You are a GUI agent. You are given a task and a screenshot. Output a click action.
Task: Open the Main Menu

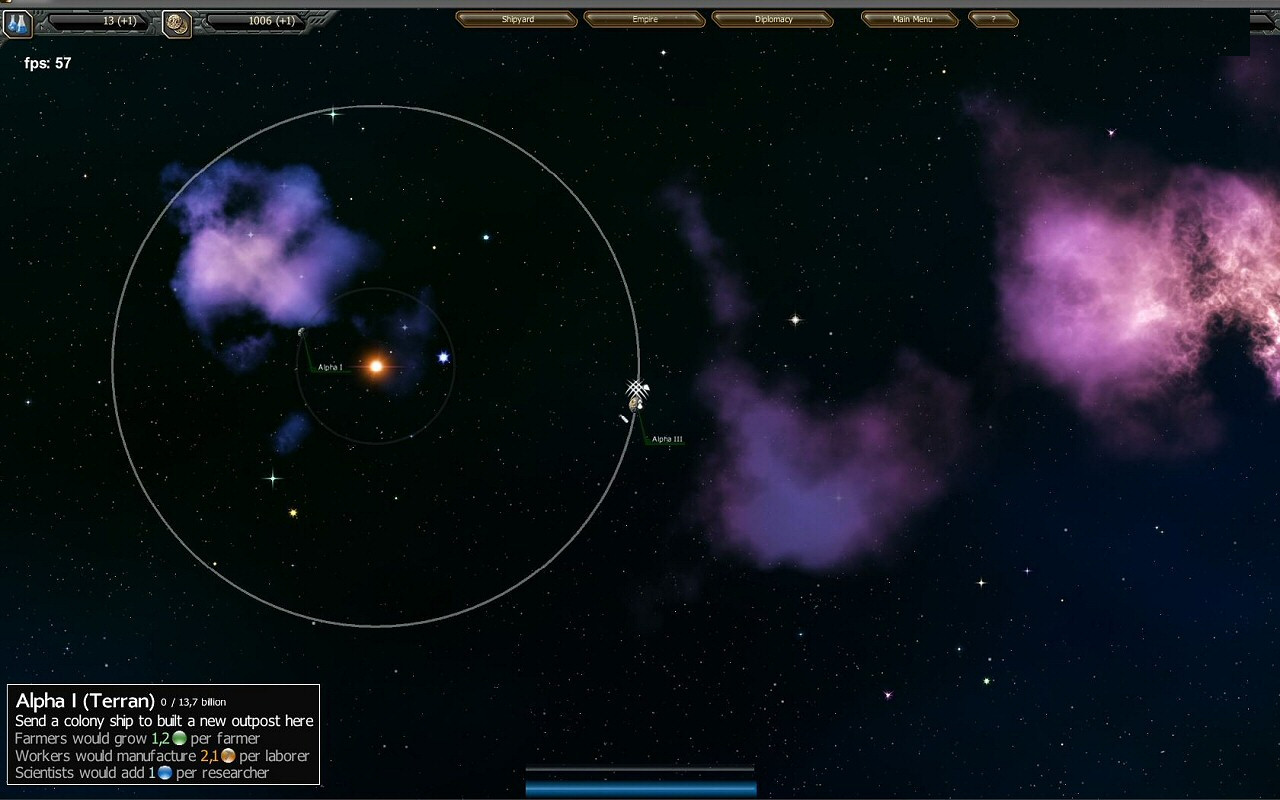click(911, 19)
